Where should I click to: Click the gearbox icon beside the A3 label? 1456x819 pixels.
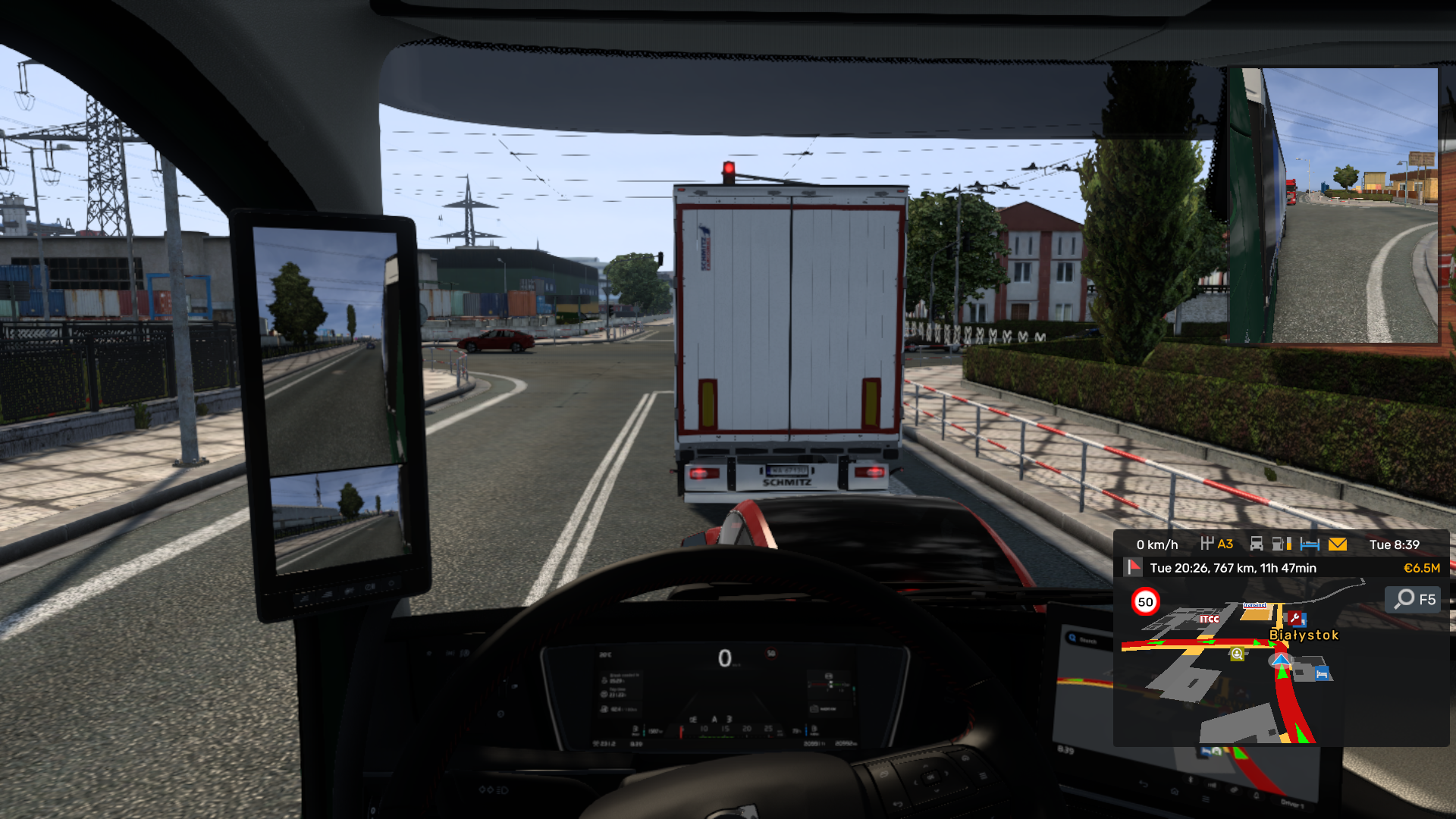(1207, 544)
